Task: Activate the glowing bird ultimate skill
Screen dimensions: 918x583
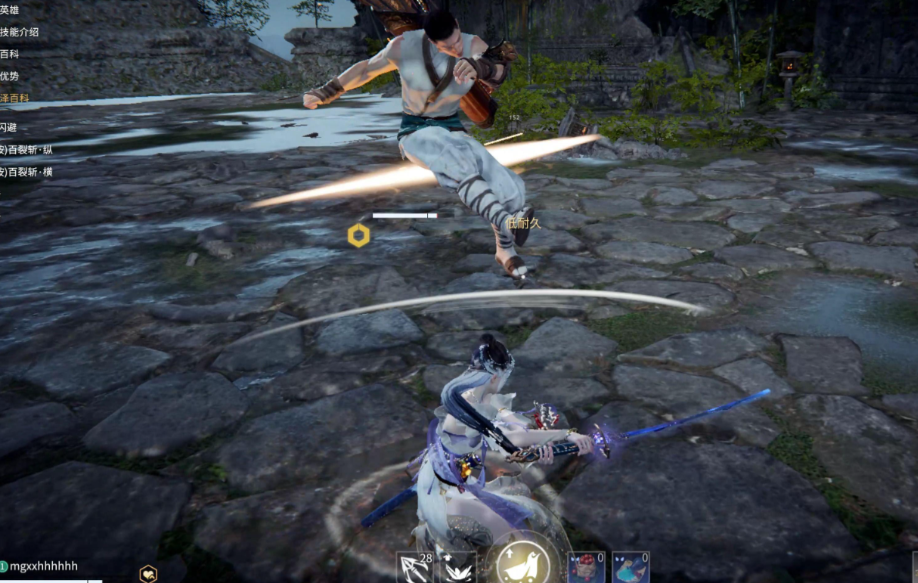Action: coord(522,563)
